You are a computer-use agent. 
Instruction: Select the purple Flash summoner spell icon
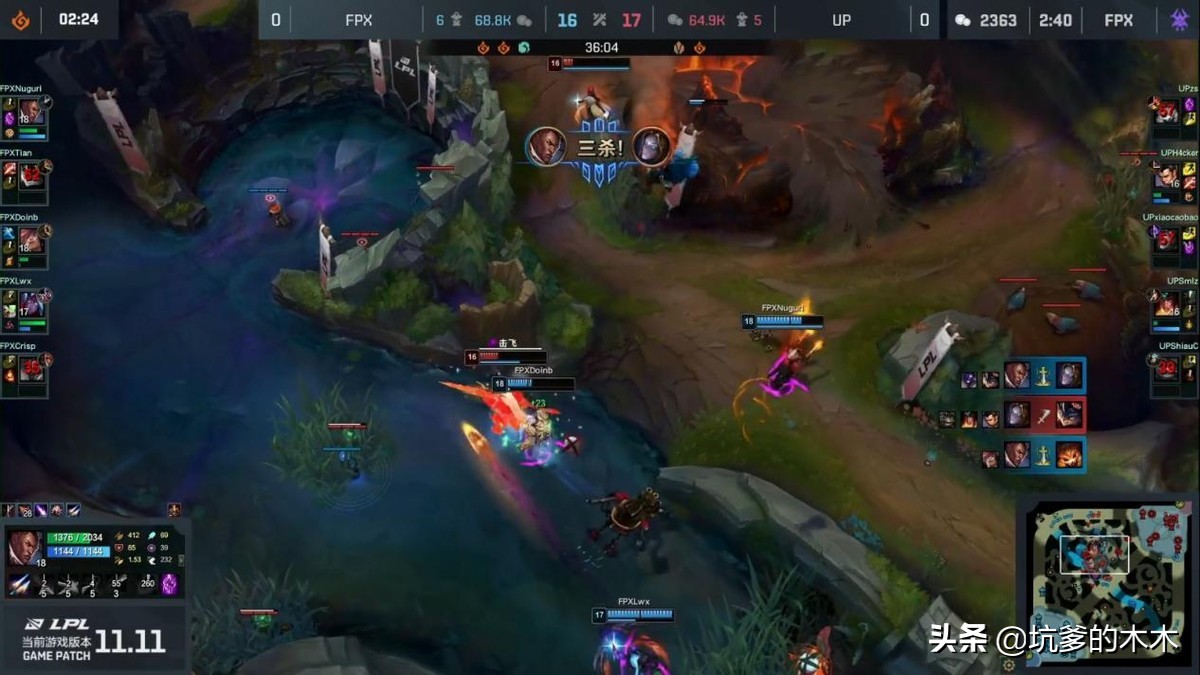click(x=169, y=584)
